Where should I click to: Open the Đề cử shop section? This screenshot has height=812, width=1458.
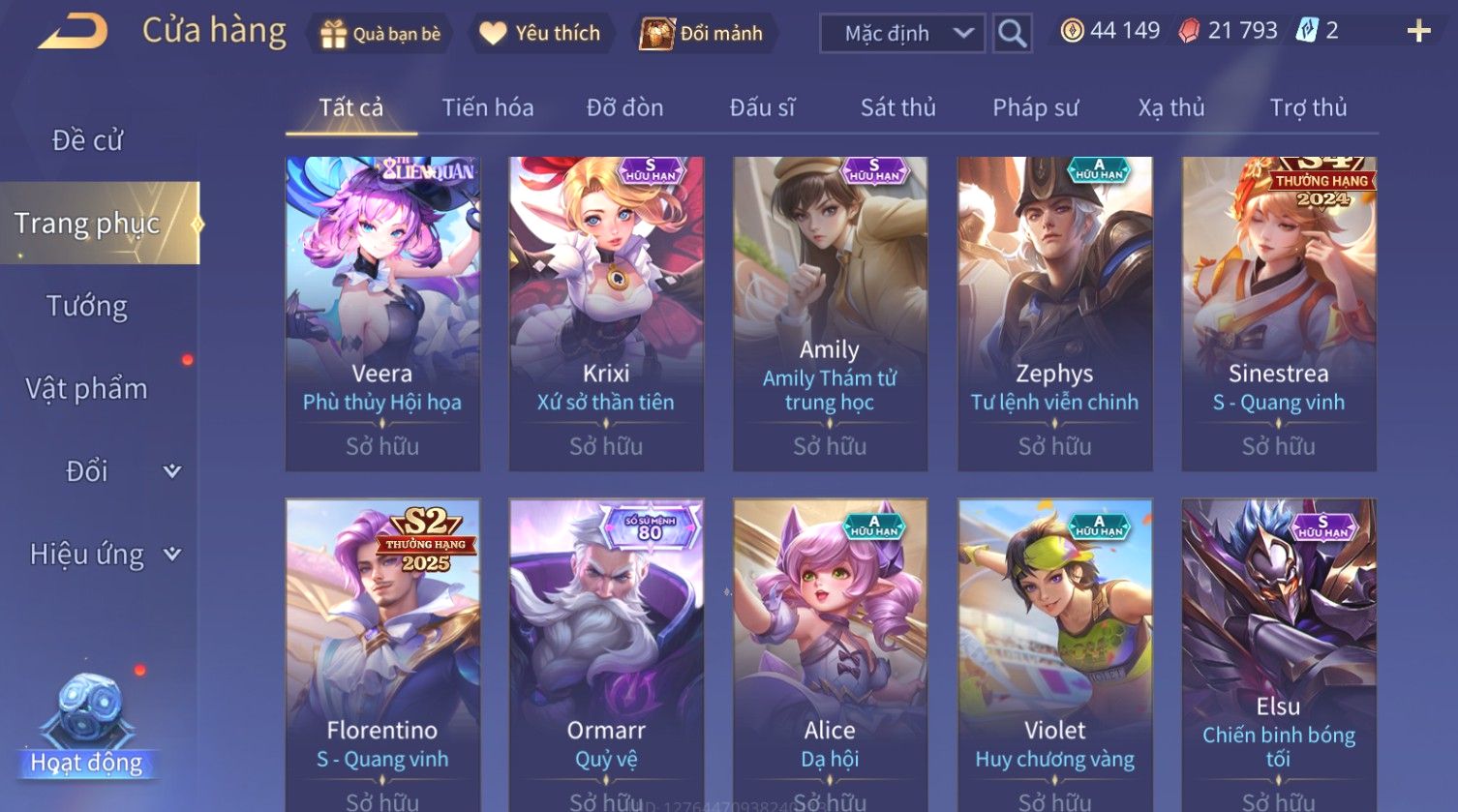point(87,140)
